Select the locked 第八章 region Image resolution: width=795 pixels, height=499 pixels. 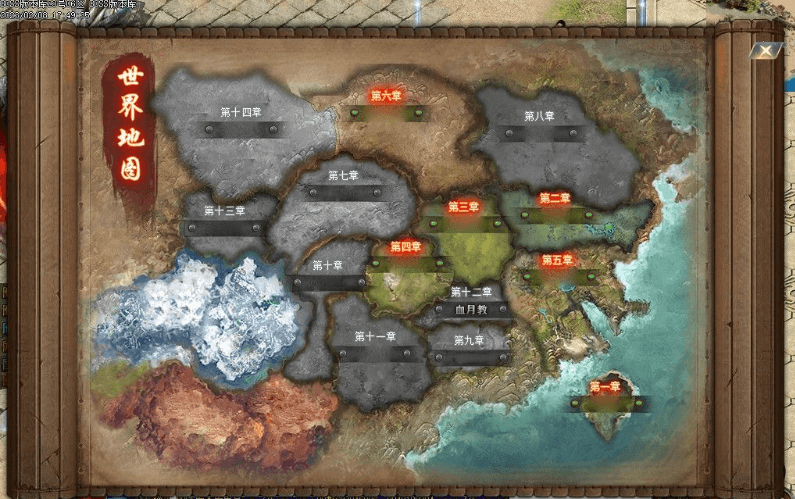click(539, 117)
